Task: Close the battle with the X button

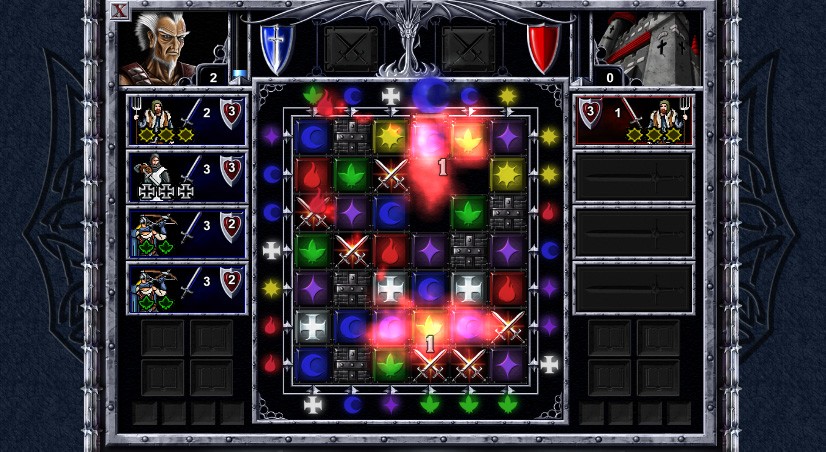Action: pos(120,11)
